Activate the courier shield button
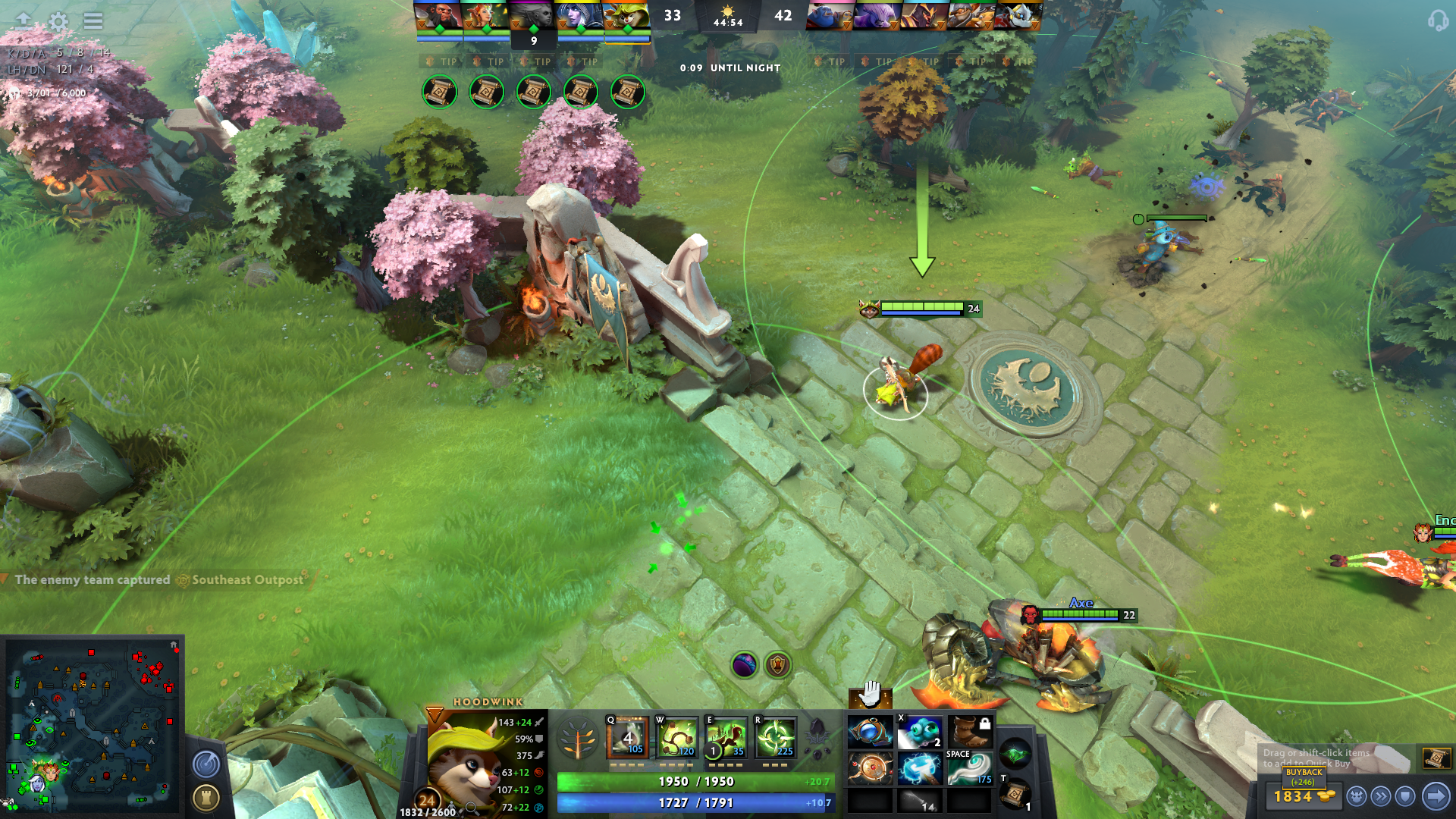The image size is (1456, 819). pyautogui.click(x=1405, y=796)
